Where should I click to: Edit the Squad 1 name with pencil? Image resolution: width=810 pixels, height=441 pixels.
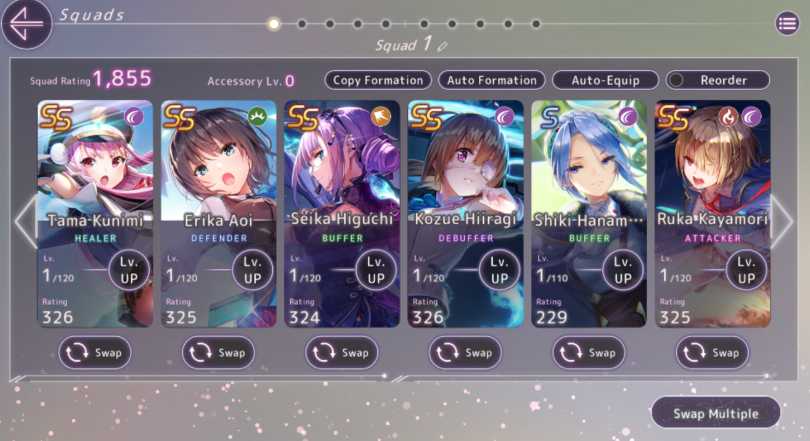click(442, 45)
